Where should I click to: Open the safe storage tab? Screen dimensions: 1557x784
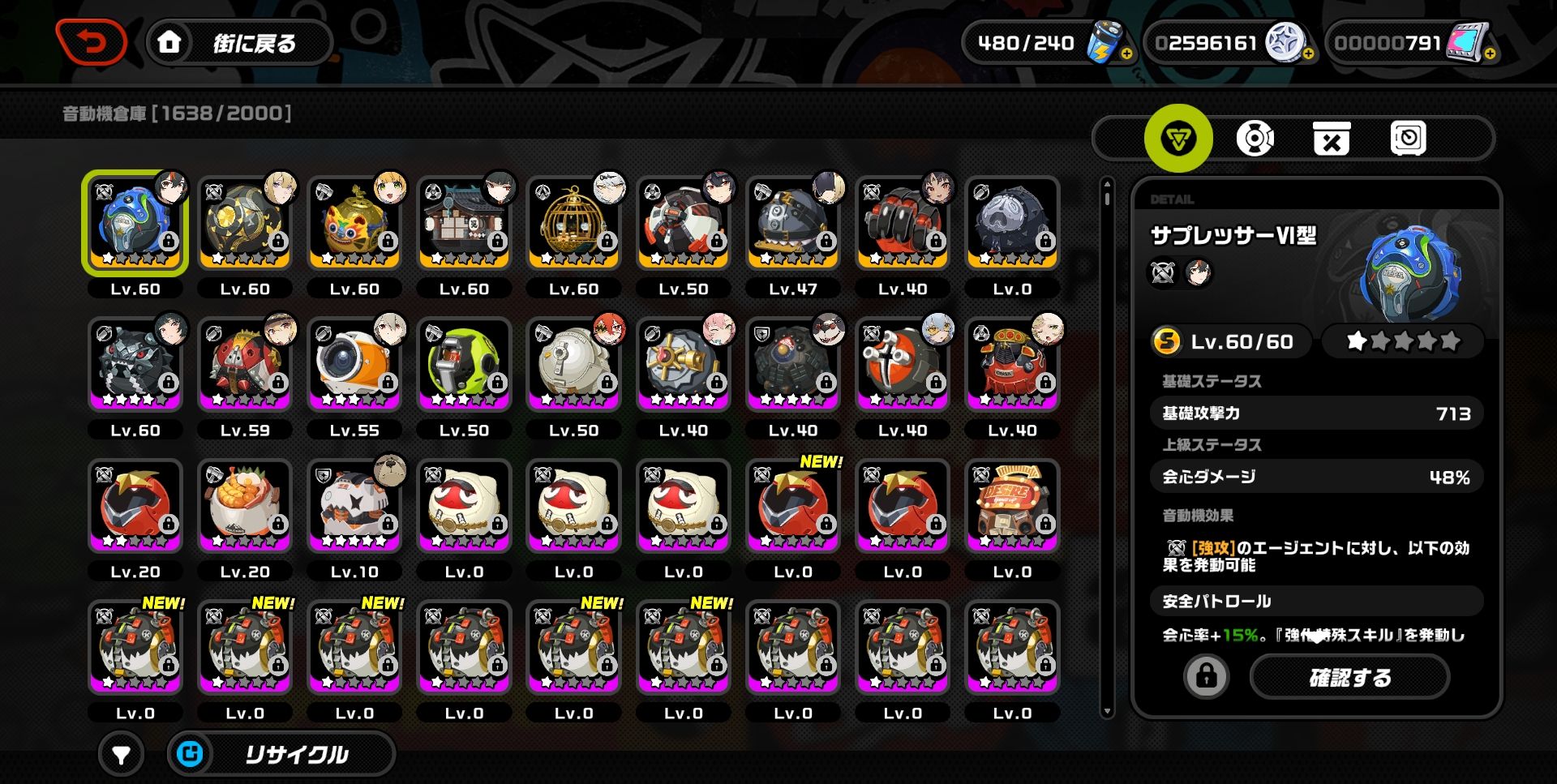click(1408, 139)
